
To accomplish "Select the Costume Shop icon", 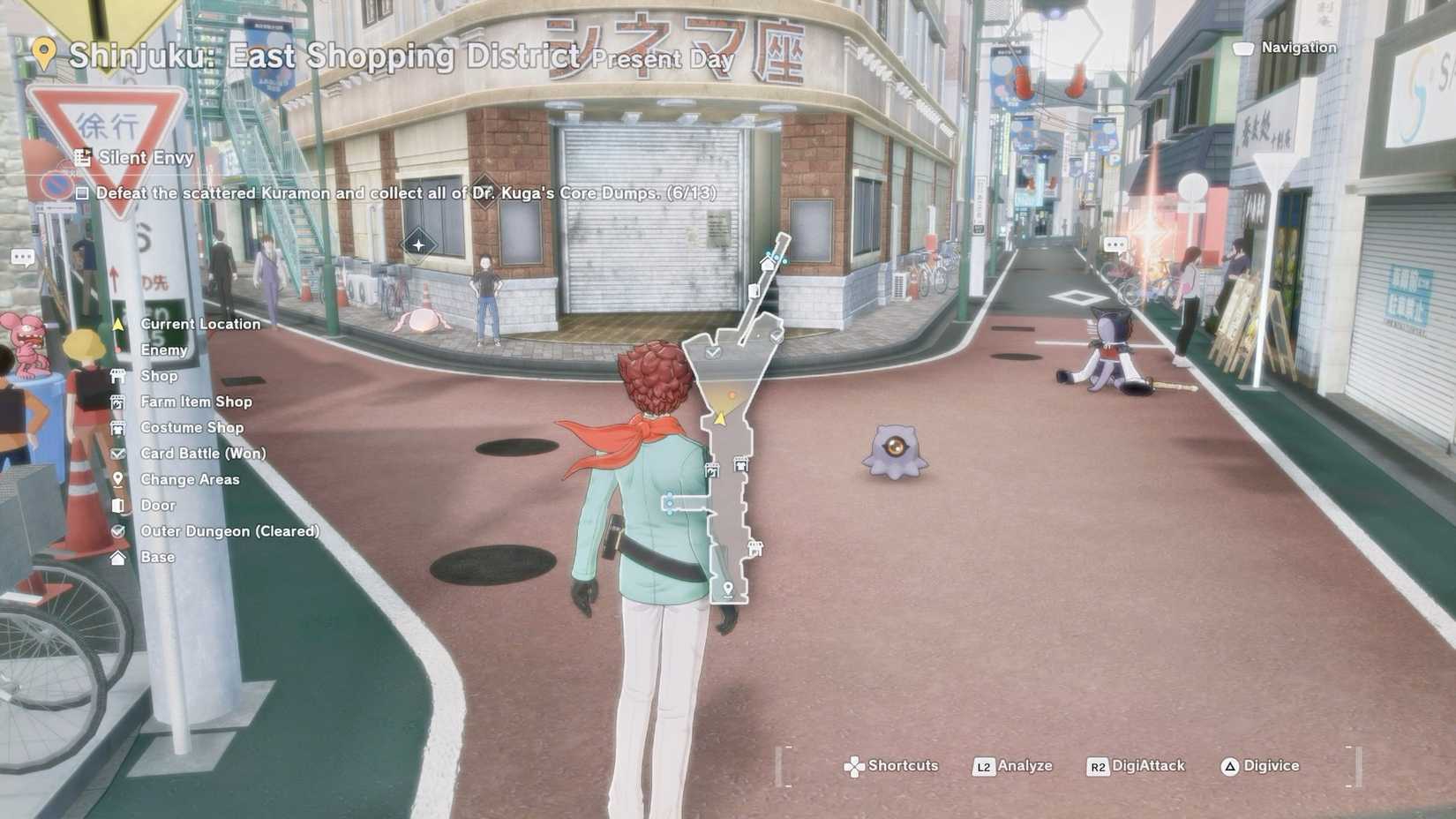I will 119,427.
